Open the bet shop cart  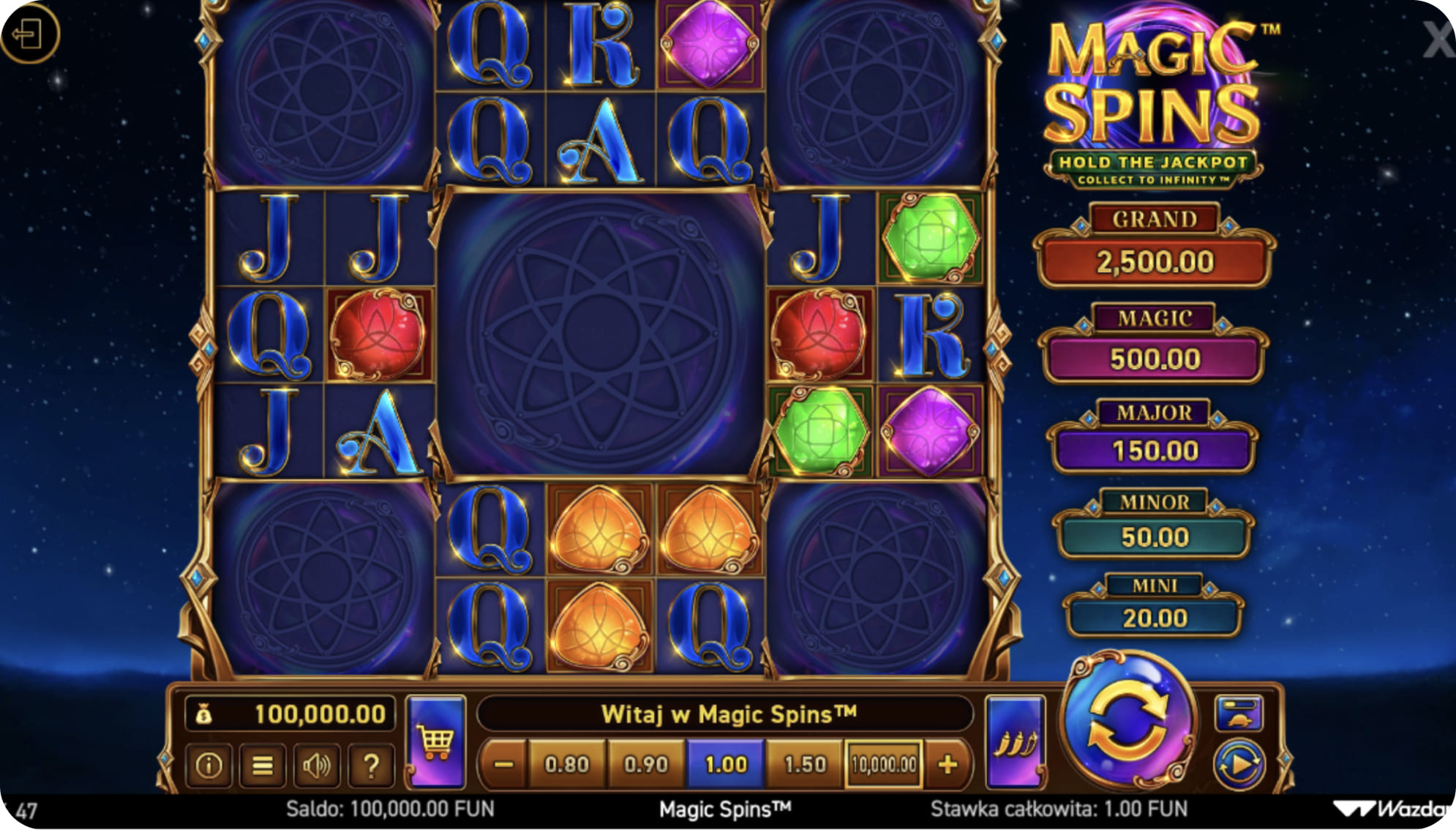click(435, 741)
